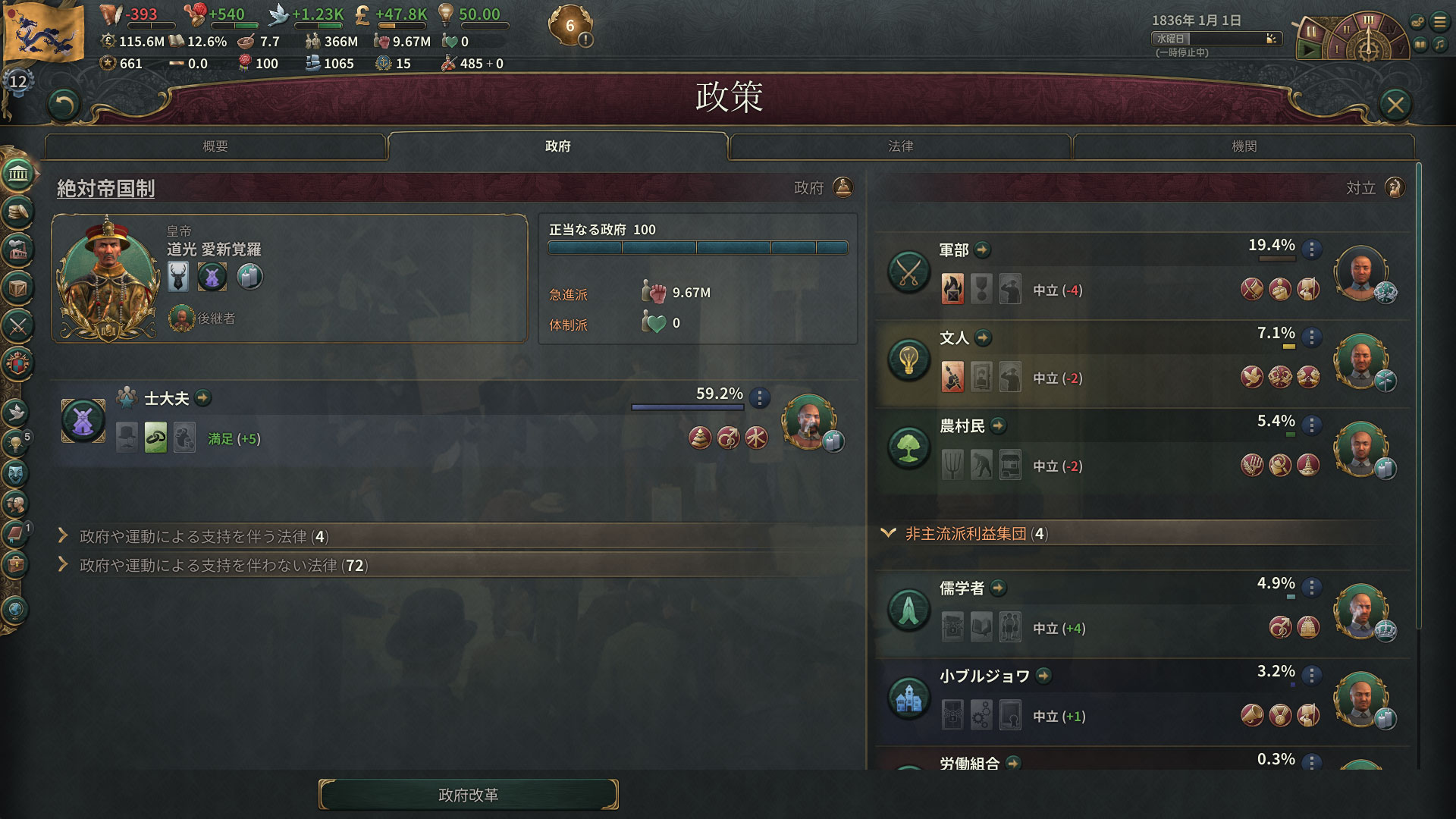This screenshot has height=819, width=1456.
Task: Go back with the return arrow button
Action: (64, 105)
